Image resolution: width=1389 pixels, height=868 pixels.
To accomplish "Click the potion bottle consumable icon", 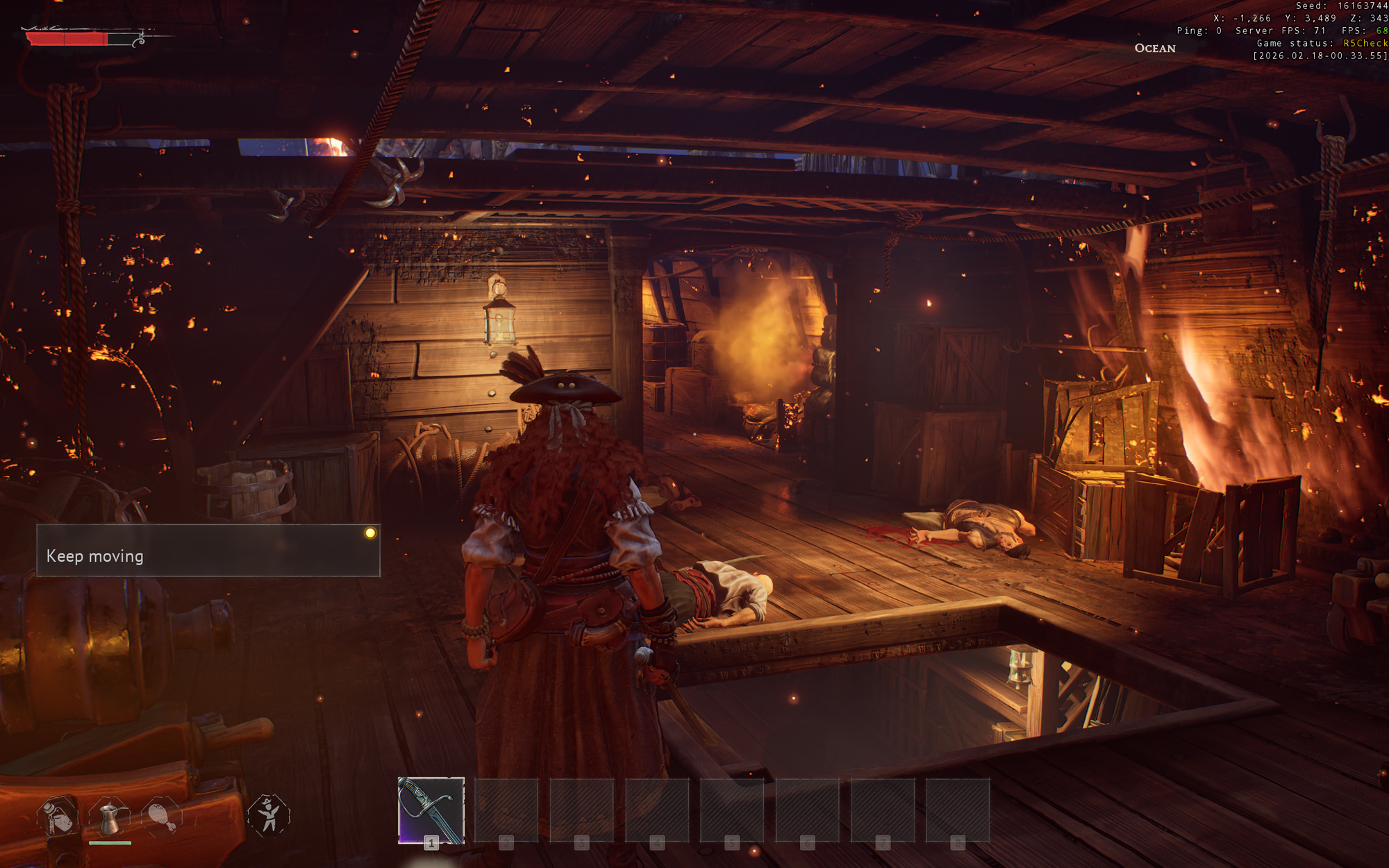I will coord(58,817).
